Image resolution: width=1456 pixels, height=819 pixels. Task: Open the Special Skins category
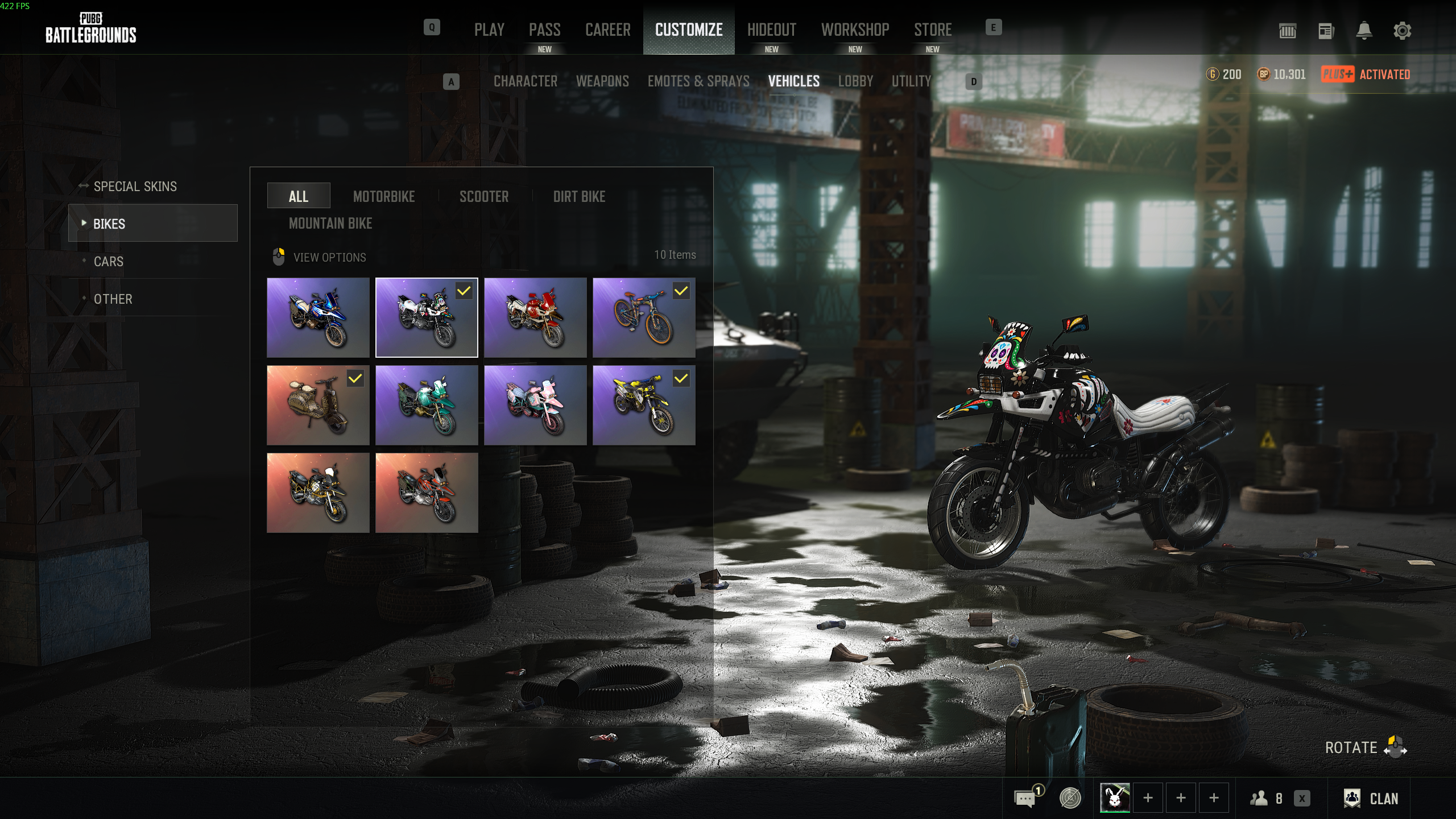point(135,187)
